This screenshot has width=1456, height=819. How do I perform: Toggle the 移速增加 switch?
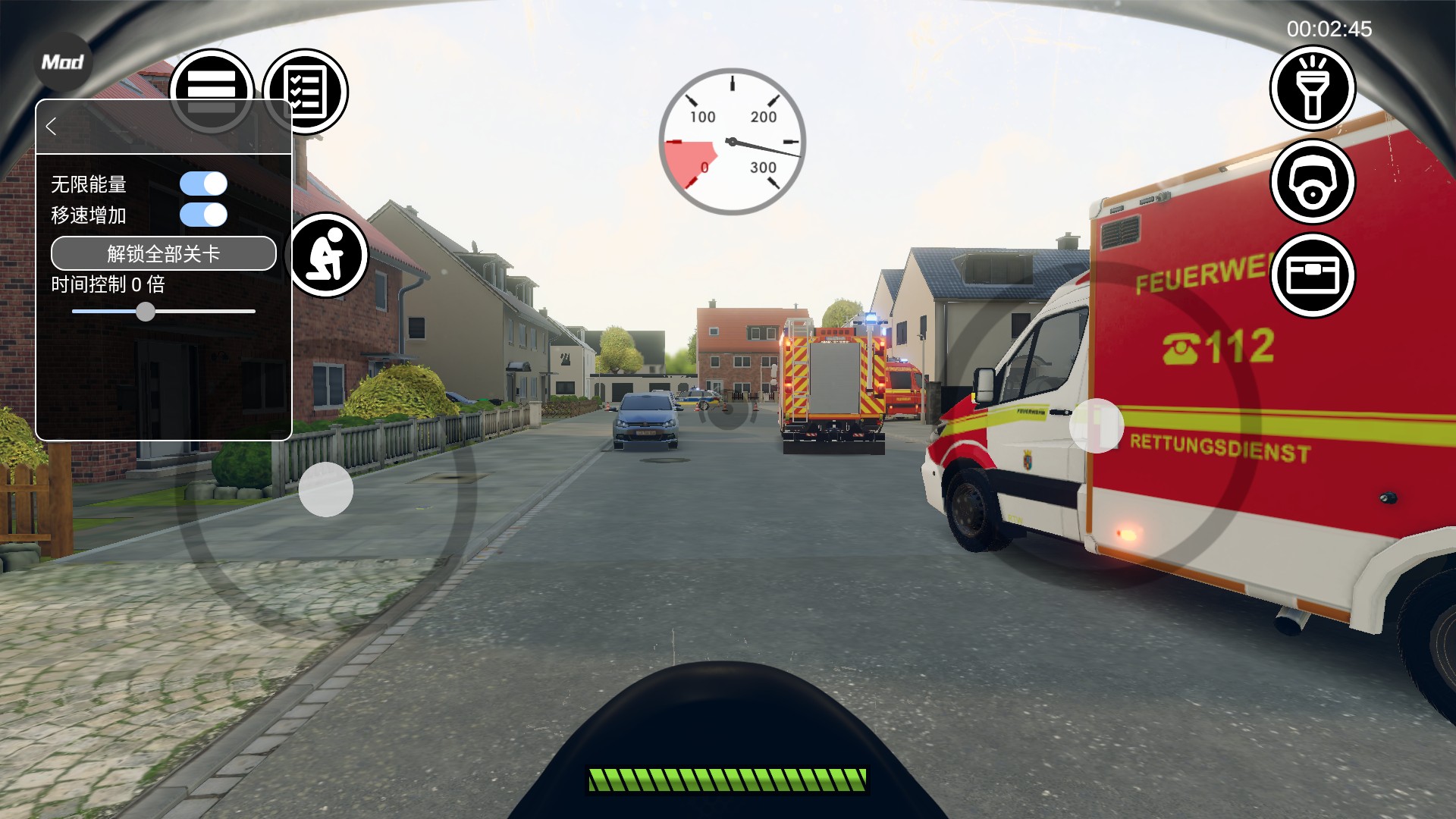203,215
